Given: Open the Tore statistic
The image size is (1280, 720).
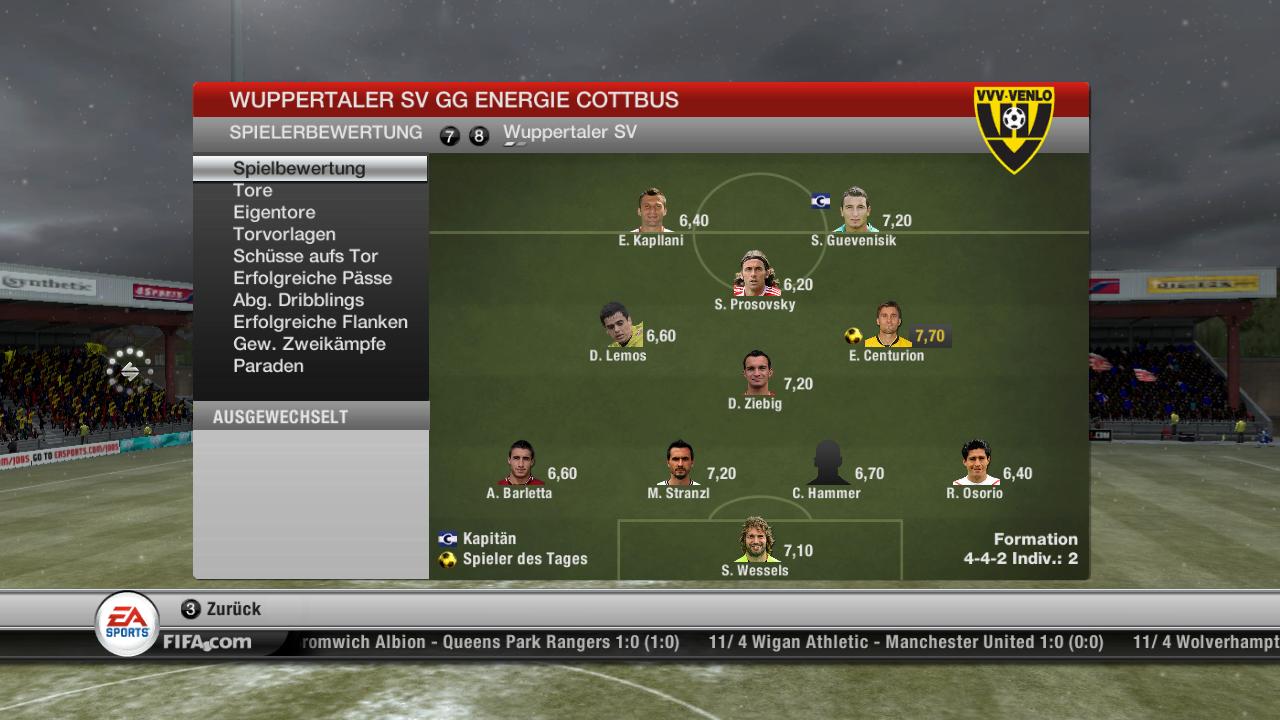Looking at the screenshot, I should tap(253, 190).
